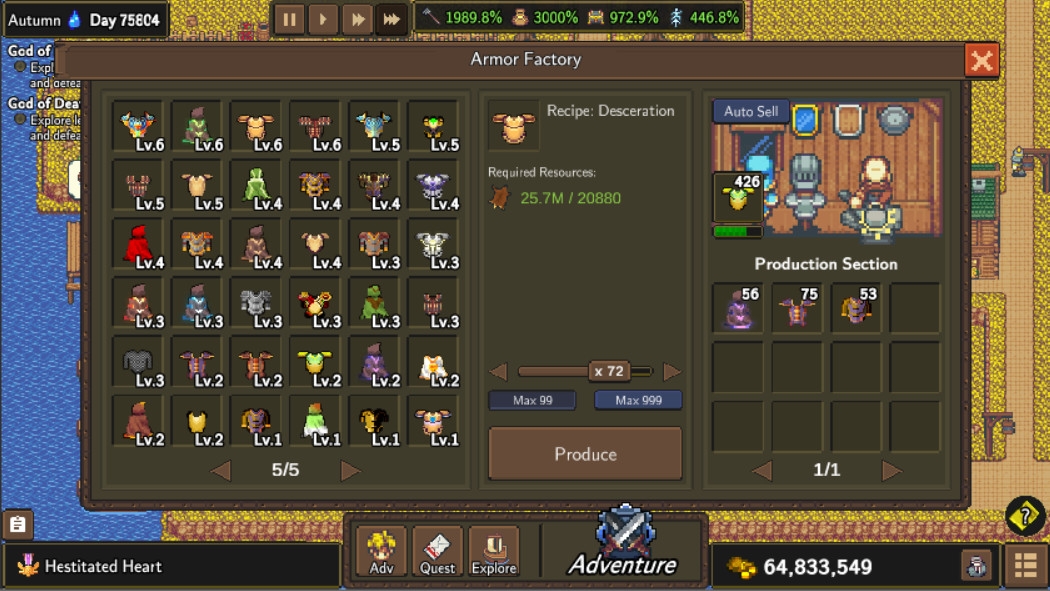Start an Adventure

624,546
